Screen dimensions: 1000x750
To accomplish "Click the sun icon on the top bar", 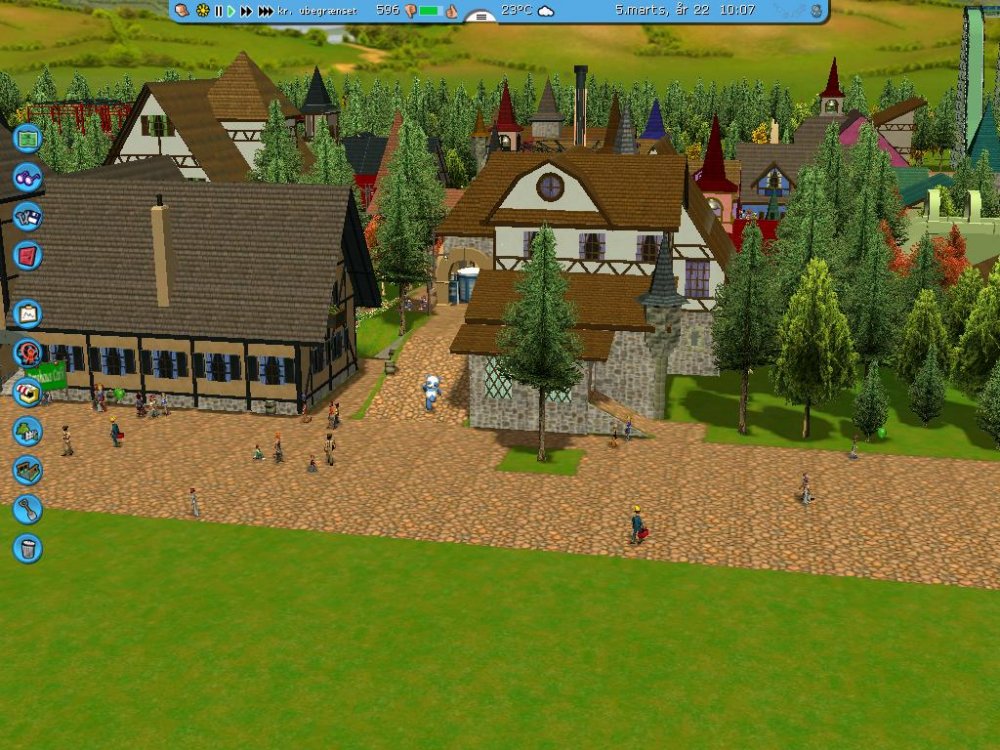I will 203,11.
